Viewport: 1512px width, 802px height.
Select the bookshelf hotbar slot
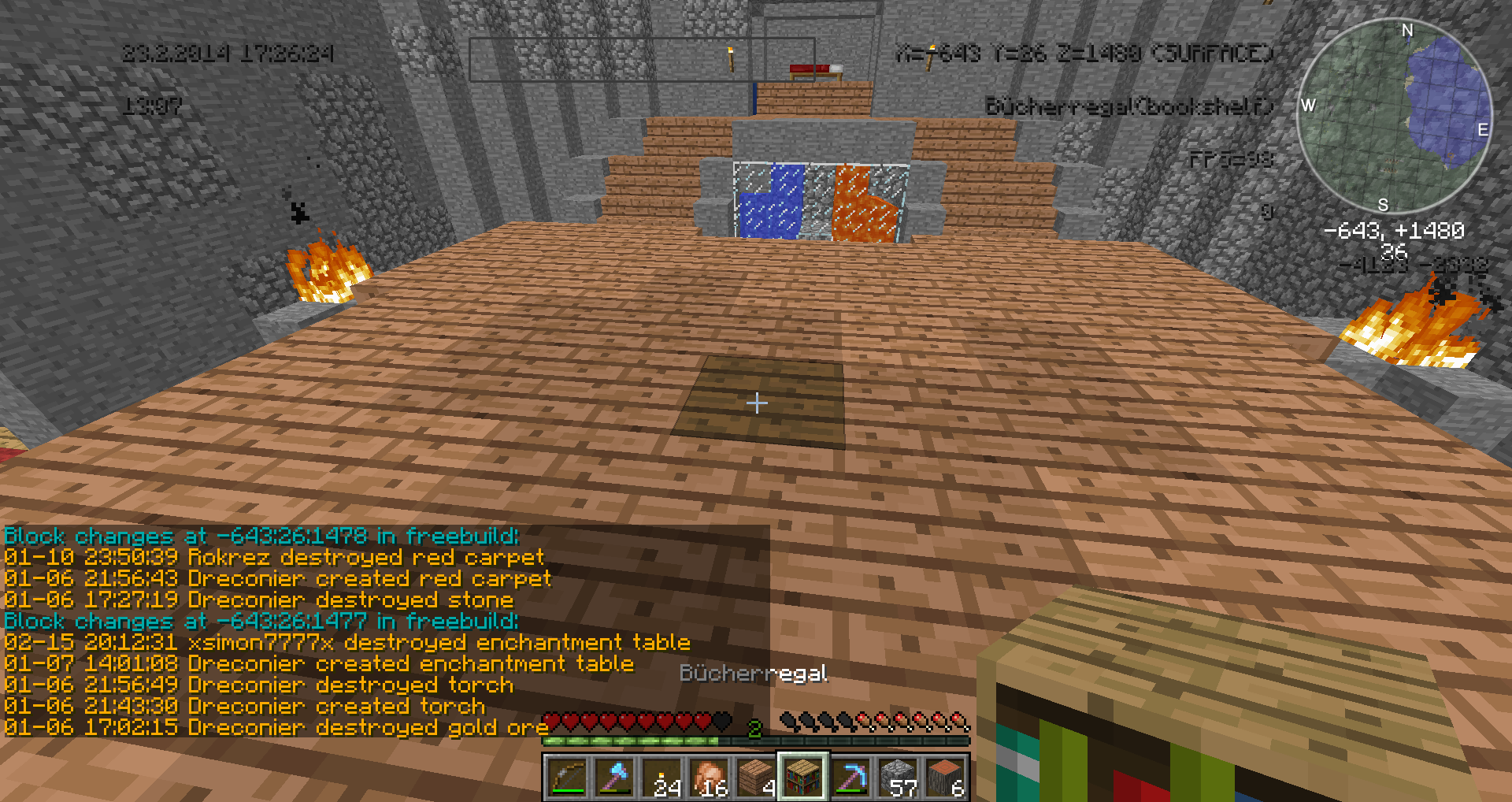(x=803, y=777)
